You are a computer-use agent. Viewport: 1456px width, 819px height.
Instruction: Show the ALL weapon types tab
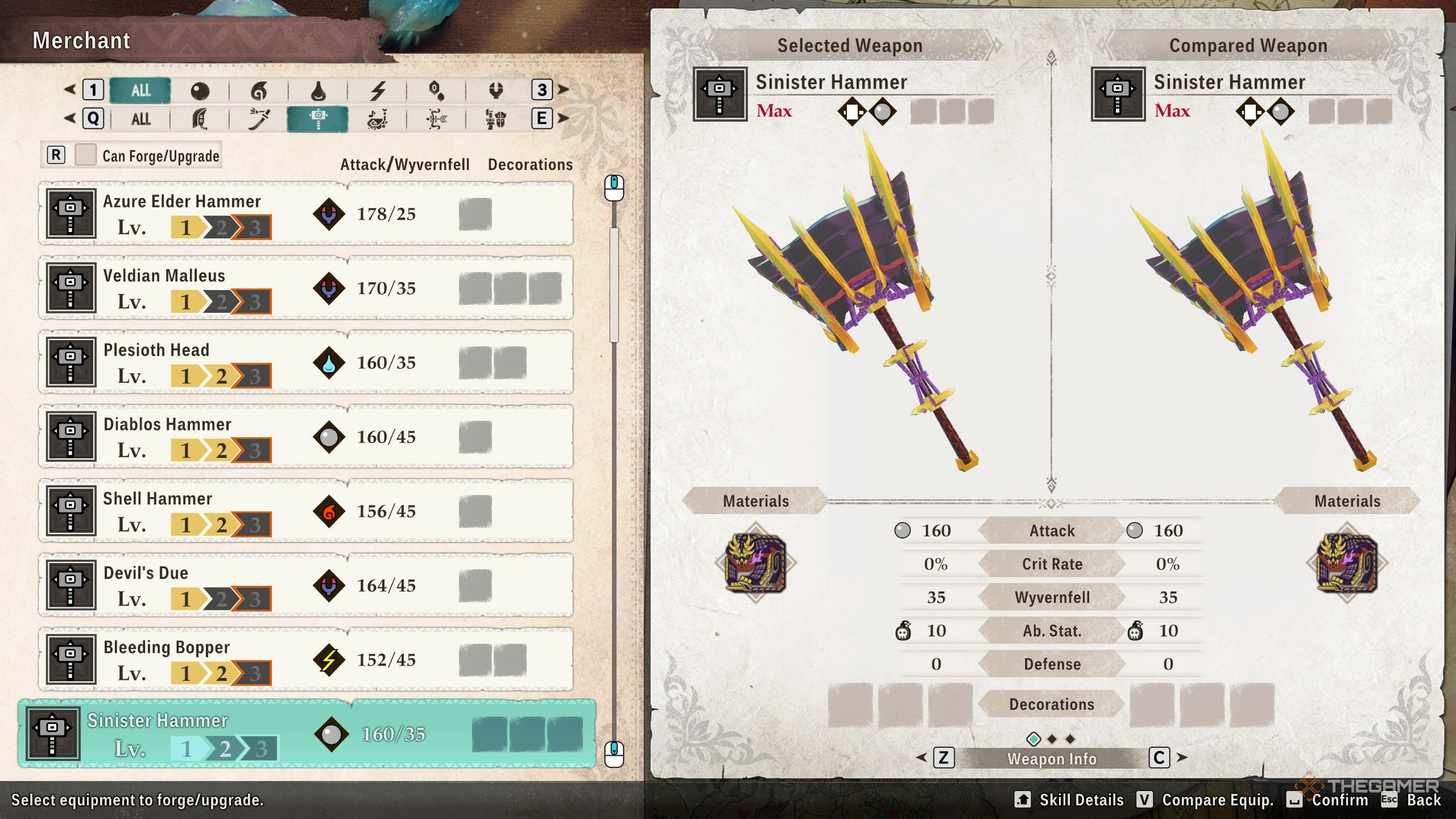pyautogui.click(x=140, y=119)
